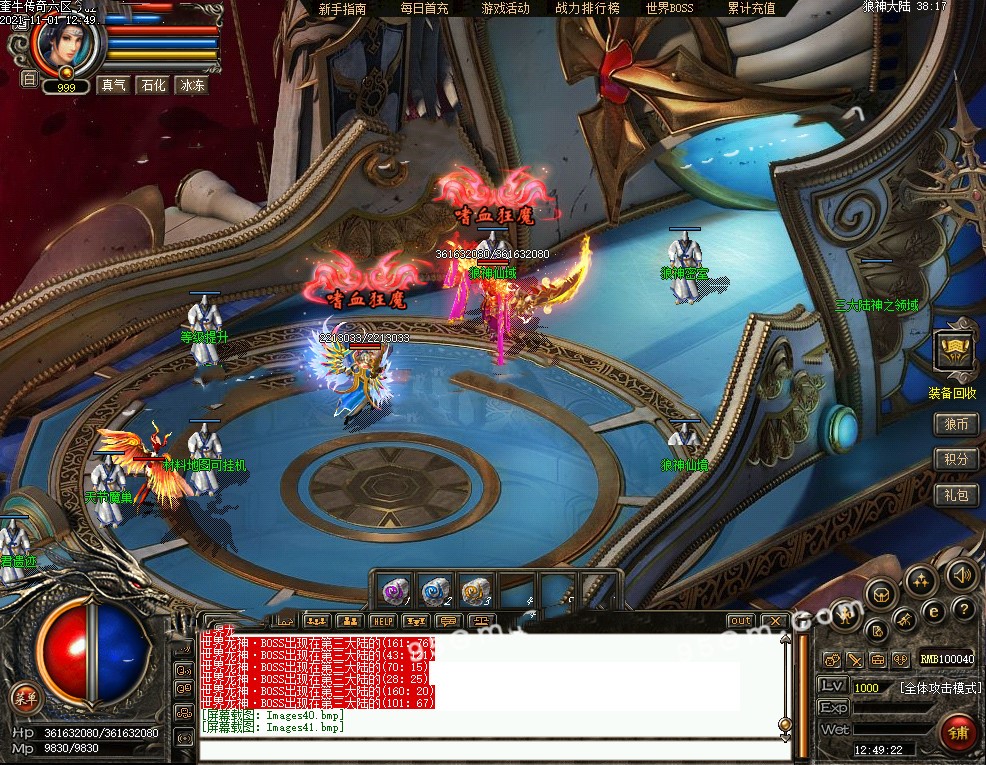Use the blue swirl scroll in hotbar slot 2
Viewport: 986px width, 765px height.
point(435,590)
